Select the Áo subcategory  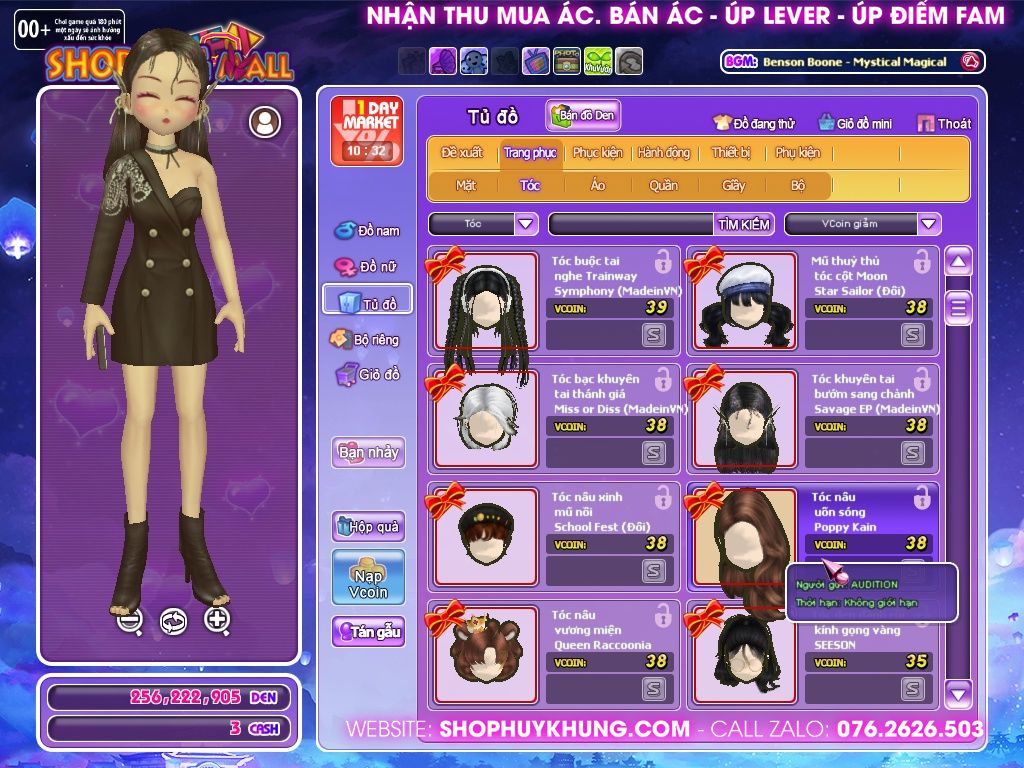click(598, 185)
